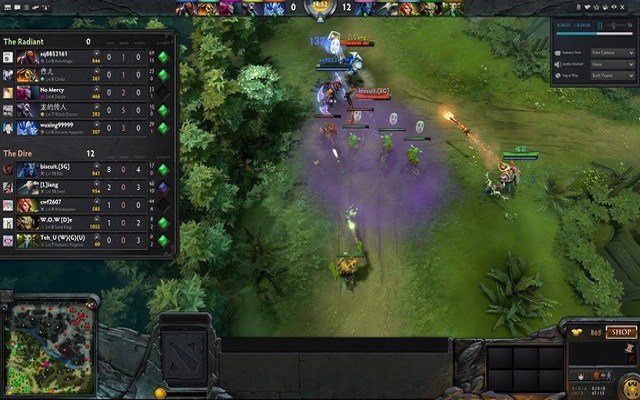Open the Shop panel
The width and height of the screenshot is (640, 400).
click(621, 331)
